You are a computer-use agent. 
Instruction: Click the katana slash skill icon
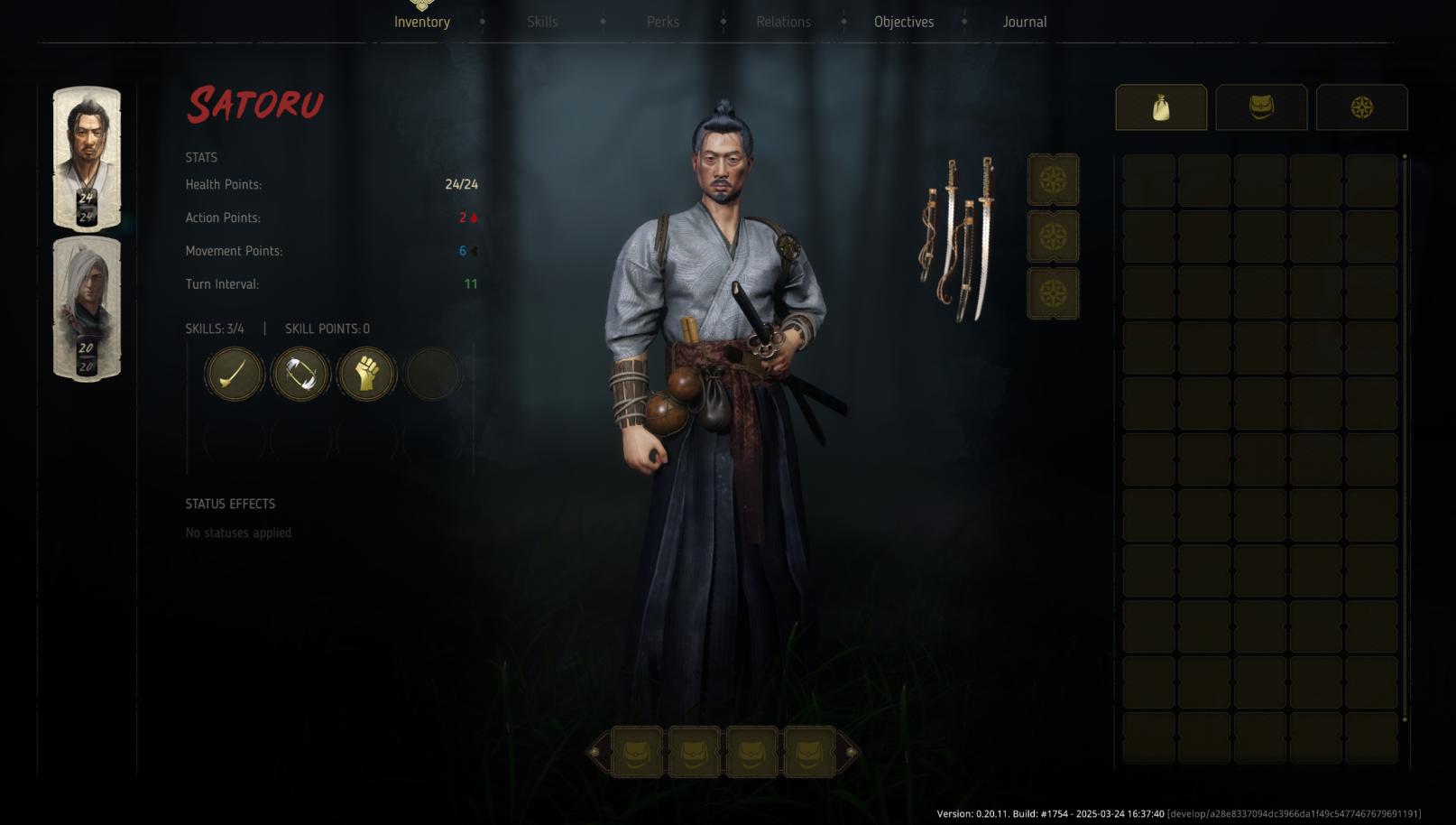tap(233, 373)
